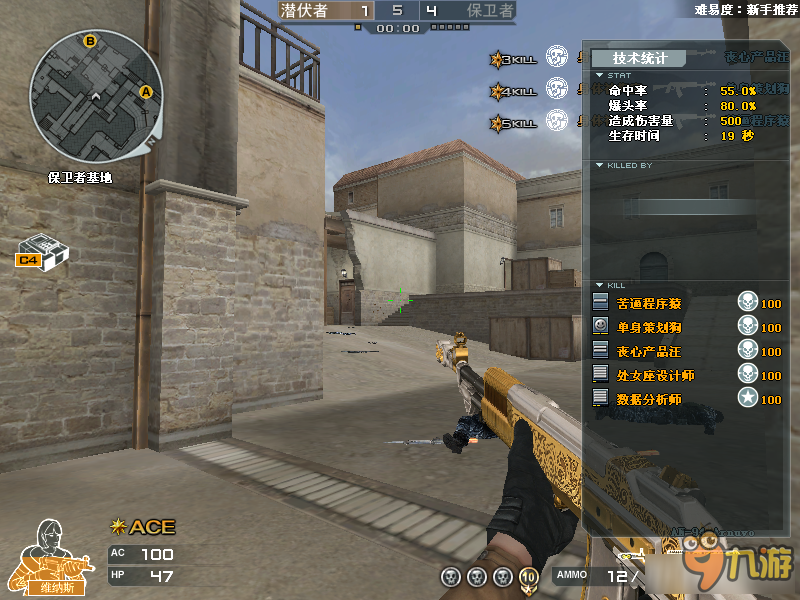
Task: Open the 技术统计 stats tab
Action: (640, 58)
